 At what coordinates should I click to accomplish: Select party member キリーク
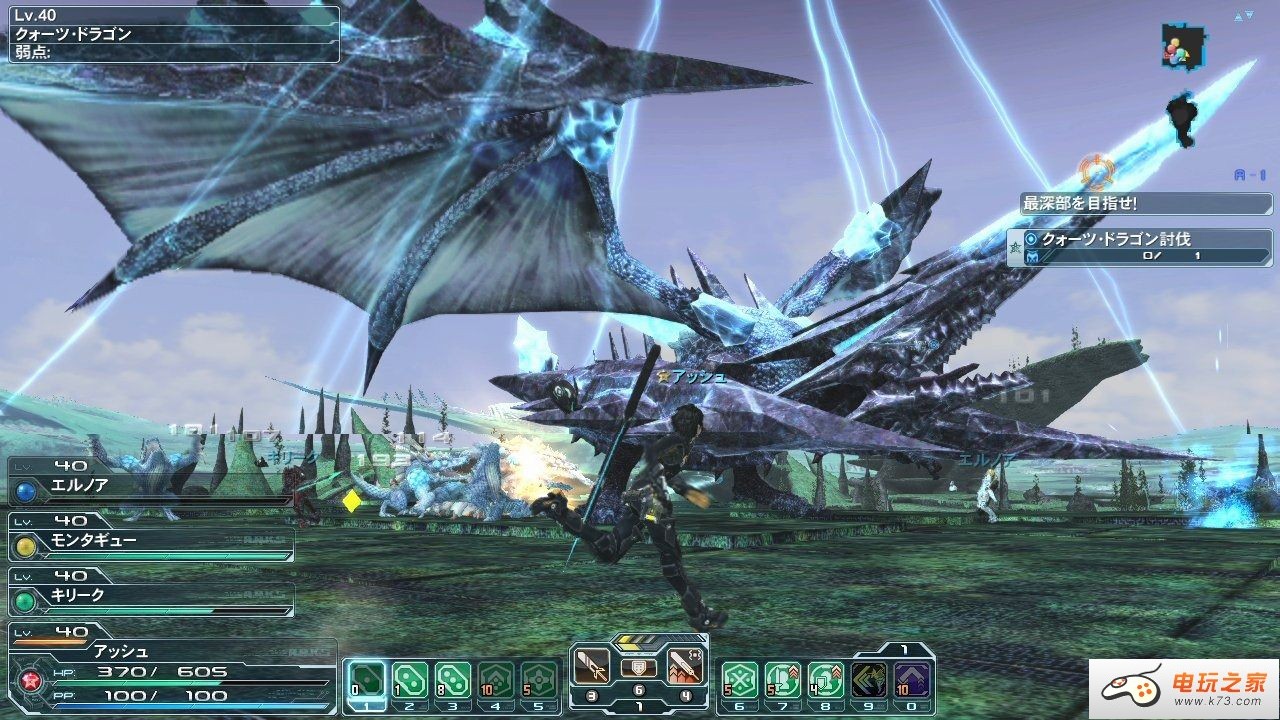(x=150, y=596)
